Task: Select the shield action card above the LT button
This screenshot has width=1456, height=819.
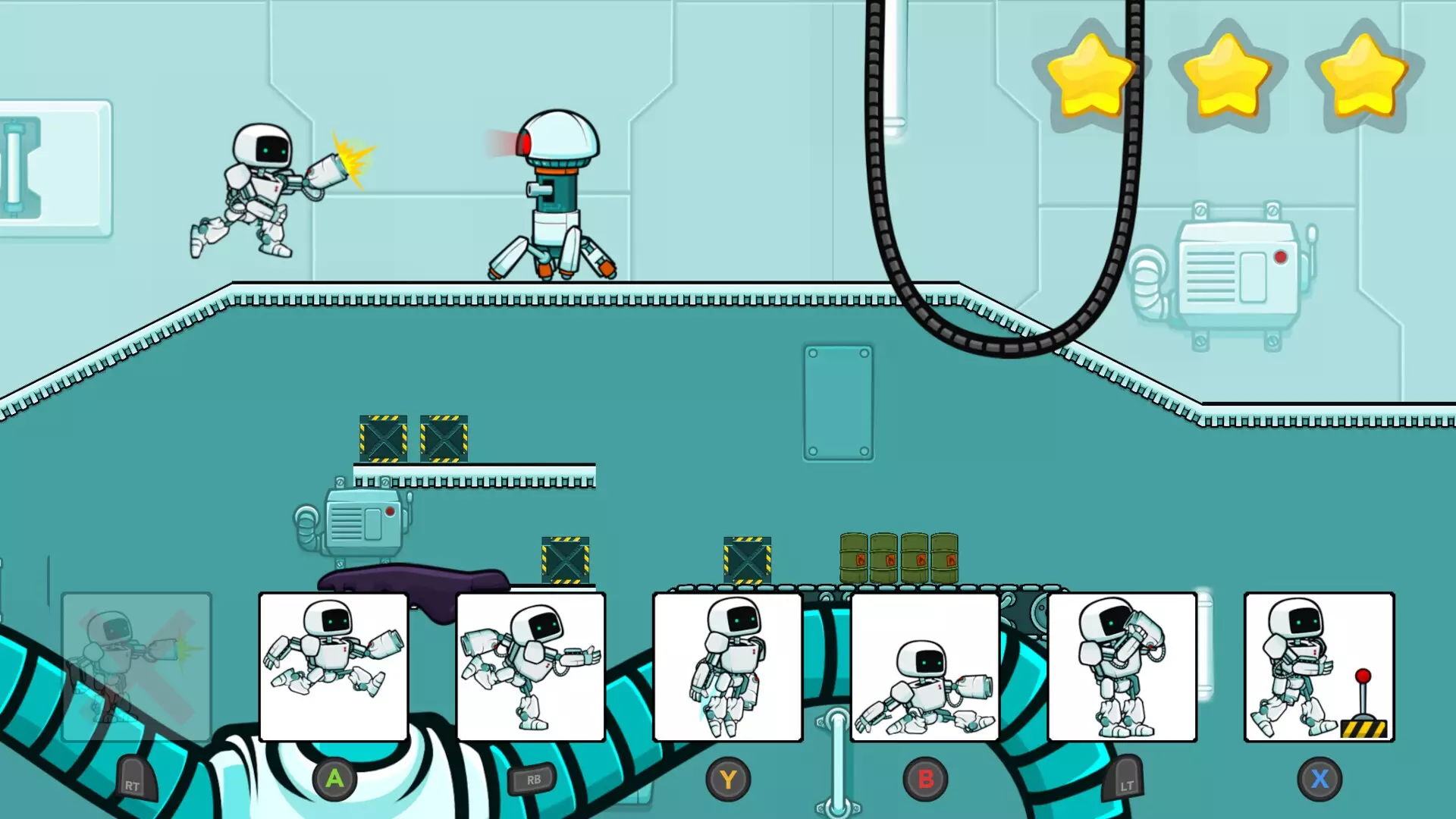Action: tap(1122, 667)
